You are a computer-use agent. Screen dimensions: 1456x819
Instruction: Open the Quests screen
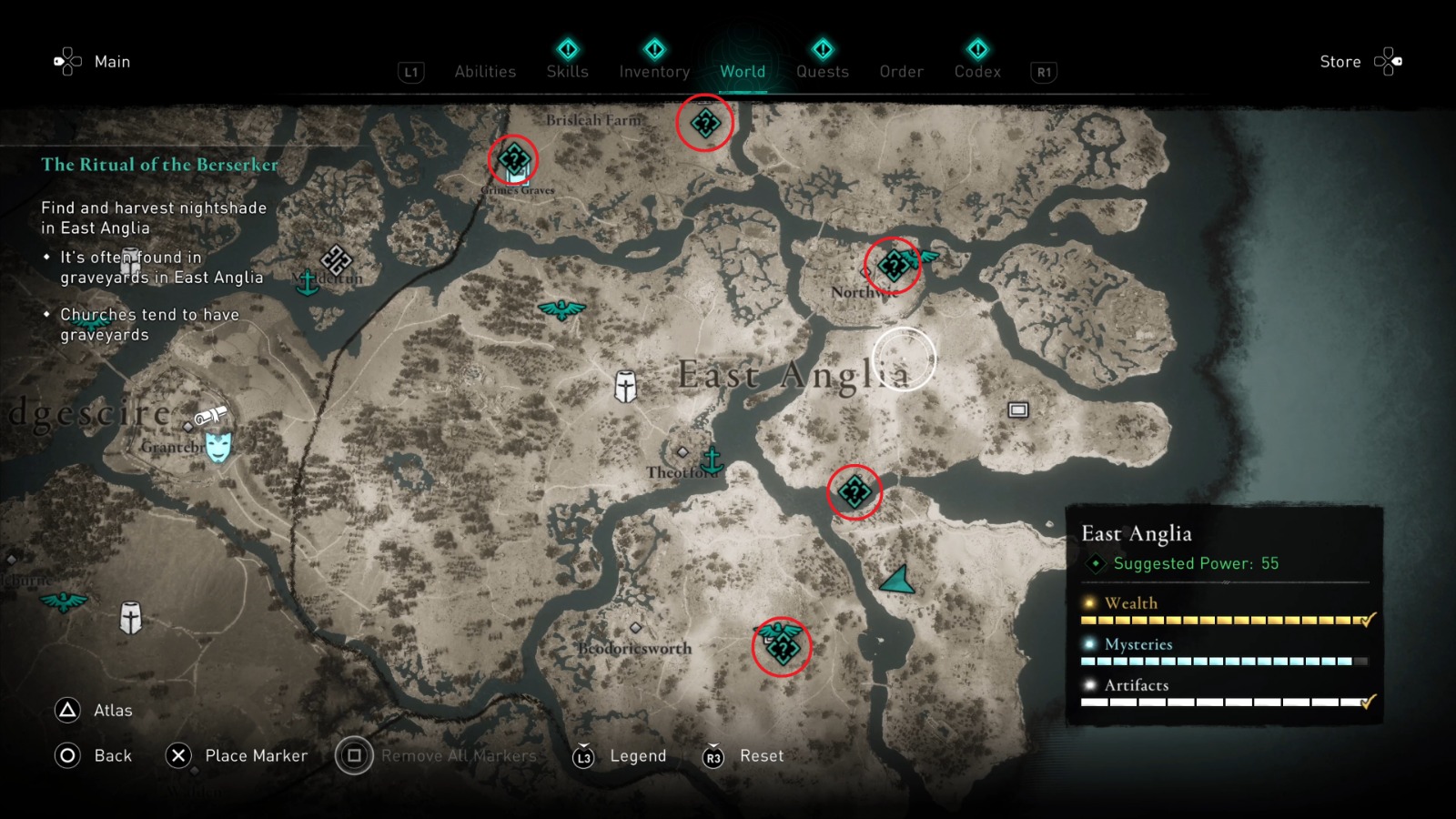822,71
